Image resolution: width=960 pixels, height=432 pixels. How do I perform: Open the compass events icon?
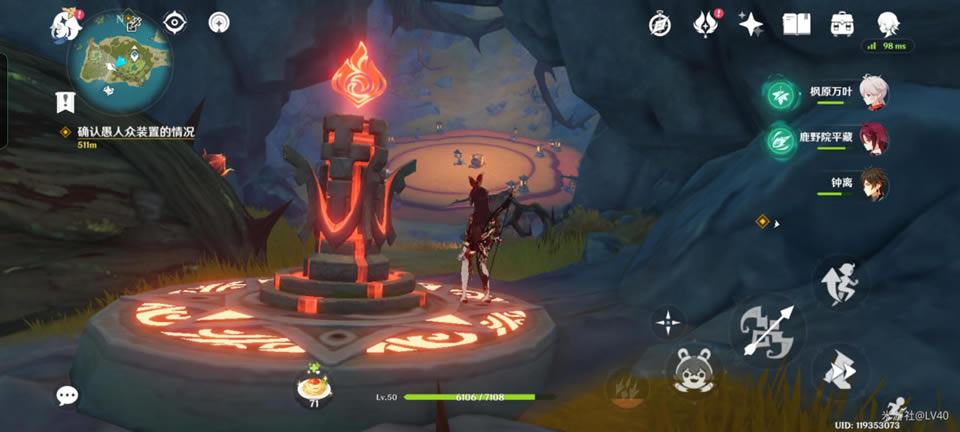[x=659, y=24]
